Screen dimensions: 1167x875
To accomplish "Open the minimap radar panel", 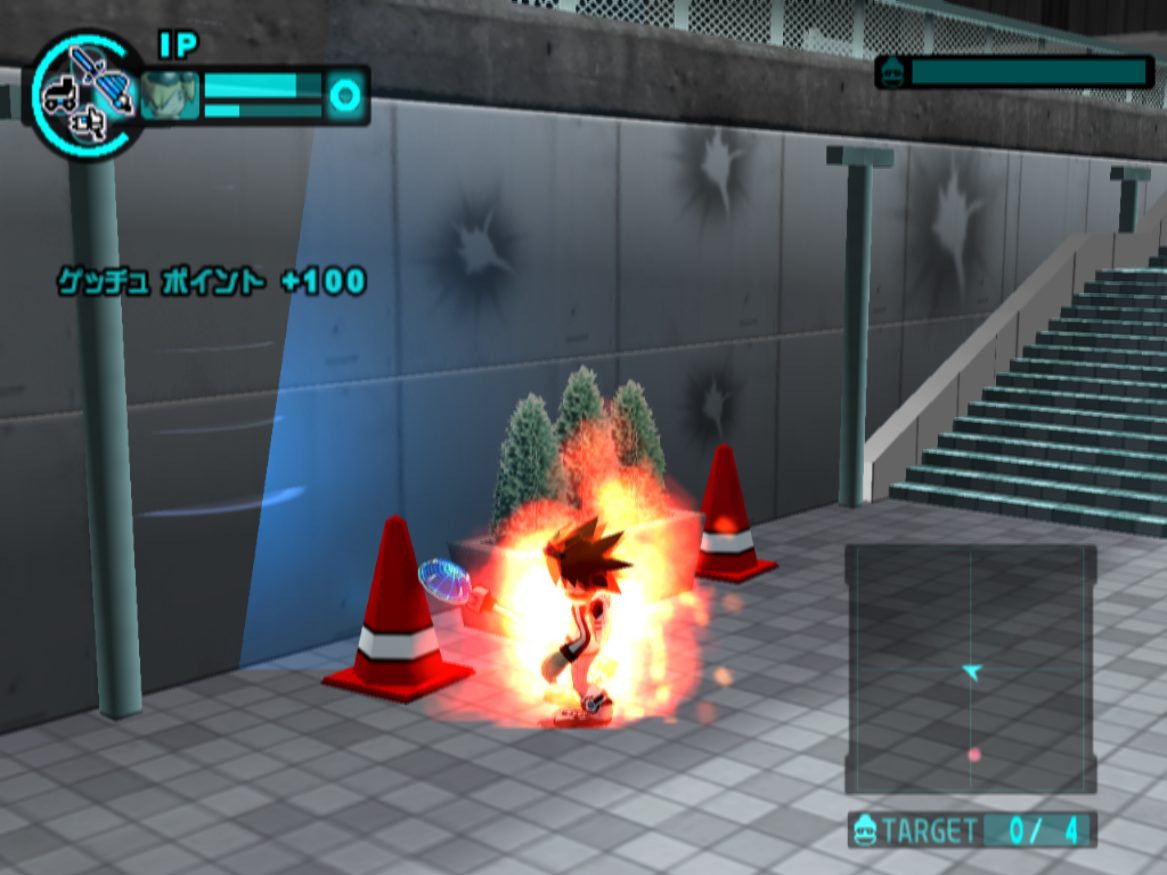I will (x=970, y=668).
